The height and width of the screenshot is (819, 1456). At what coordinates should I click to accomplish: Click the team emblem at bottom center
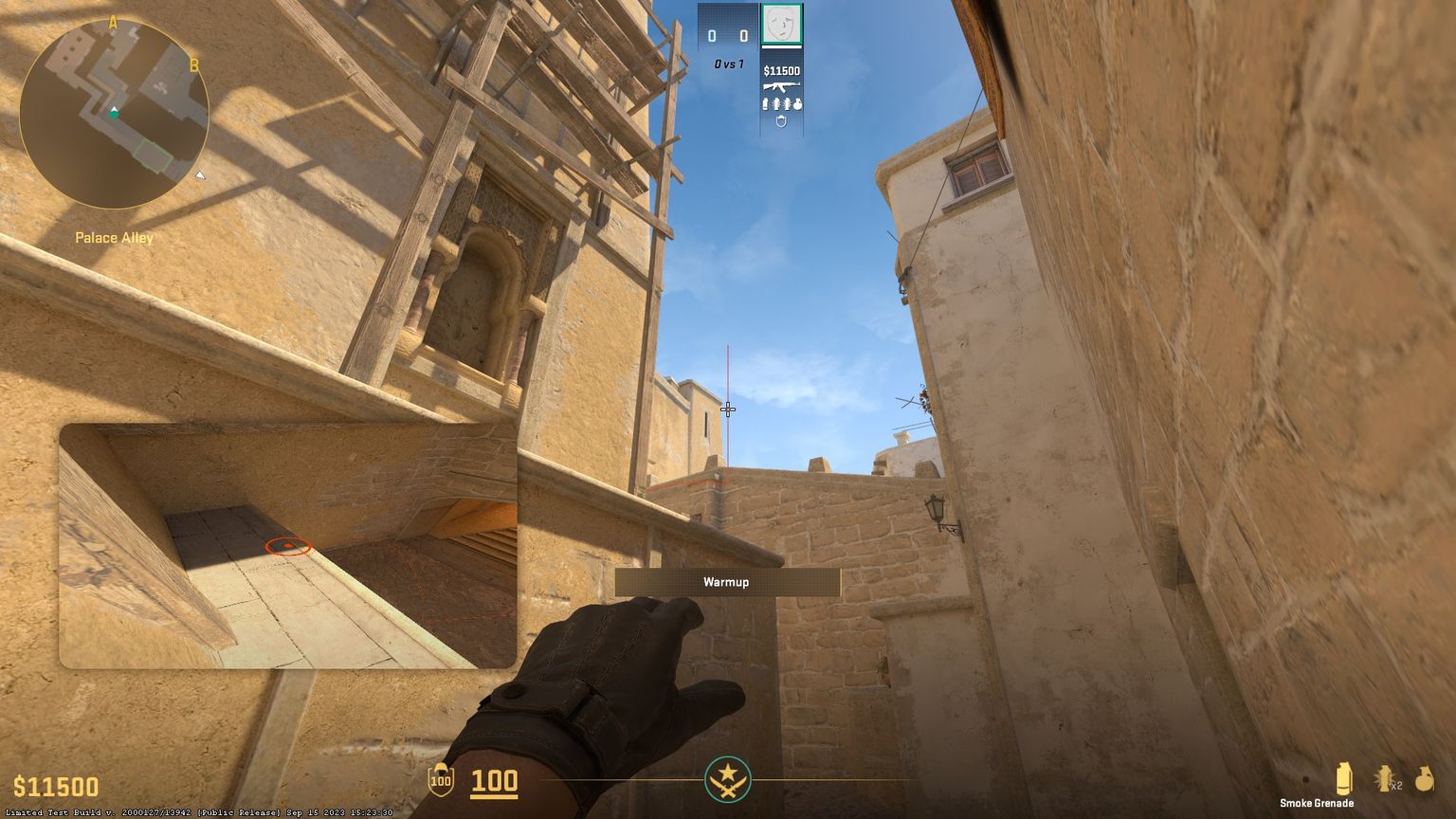click(x=728, y=781)
